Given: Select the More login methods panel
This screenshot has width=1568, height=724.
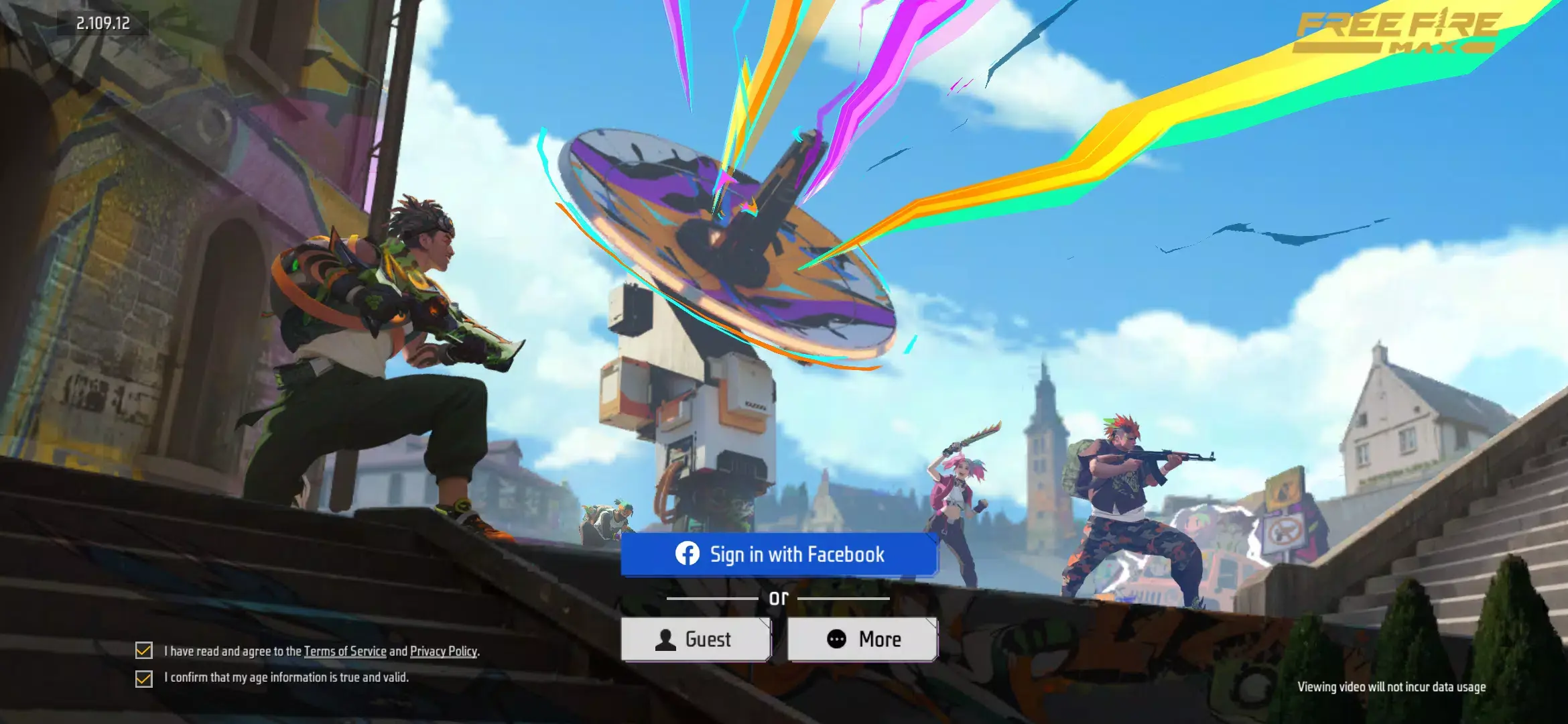Looking at the screenshot, I should pyautogui.click(x=862, y=639).
